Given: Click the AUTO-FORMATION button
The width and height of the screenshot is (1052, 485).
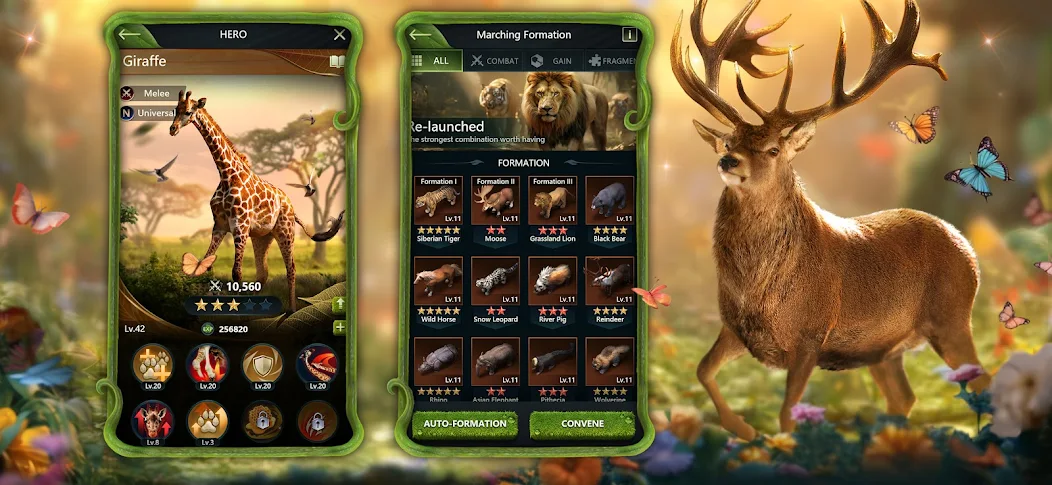Looking at the screenshot, I should (x=465, y=423).
